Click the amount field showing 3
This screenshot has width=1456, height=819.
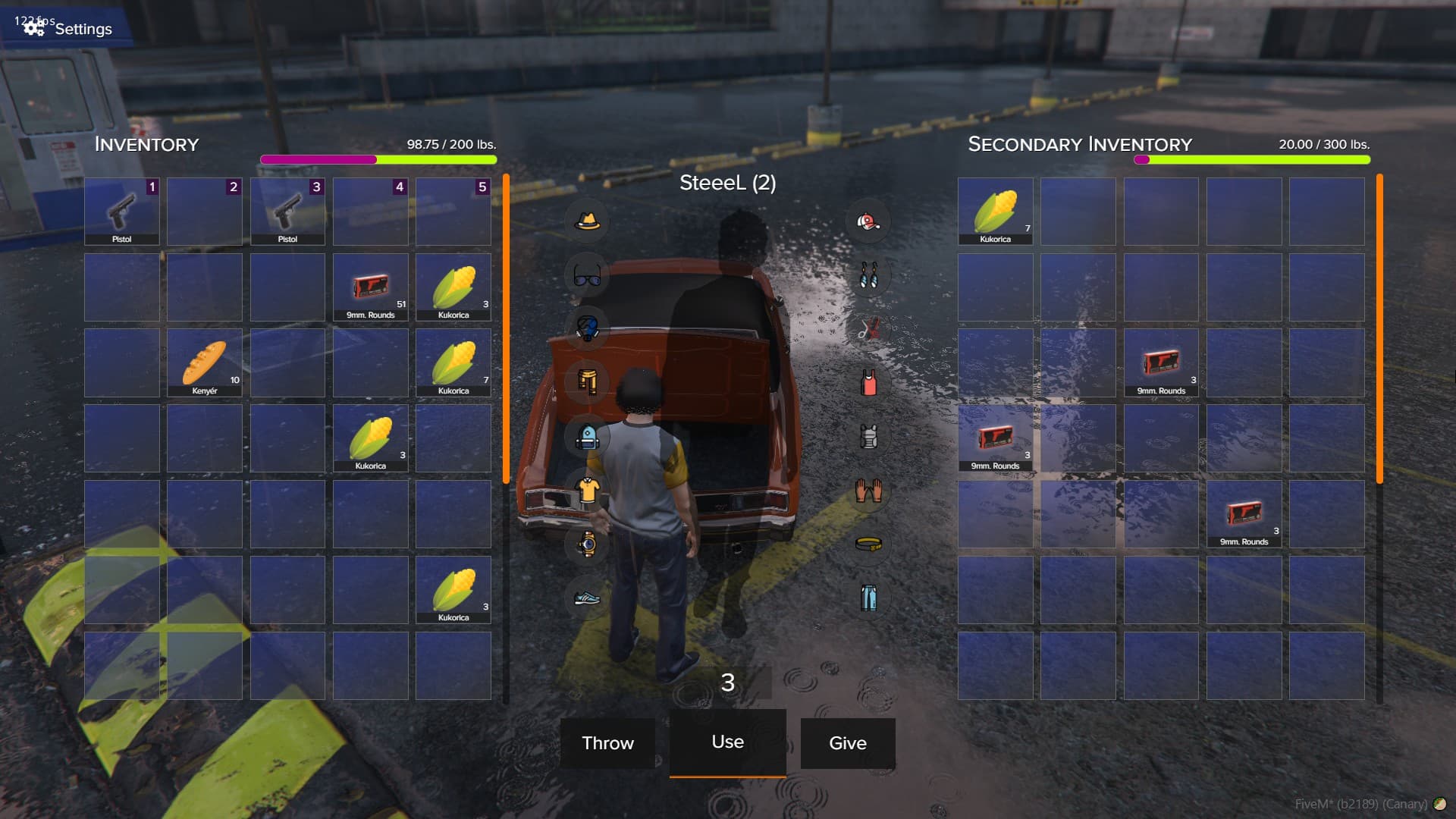(x=727, y=683)
